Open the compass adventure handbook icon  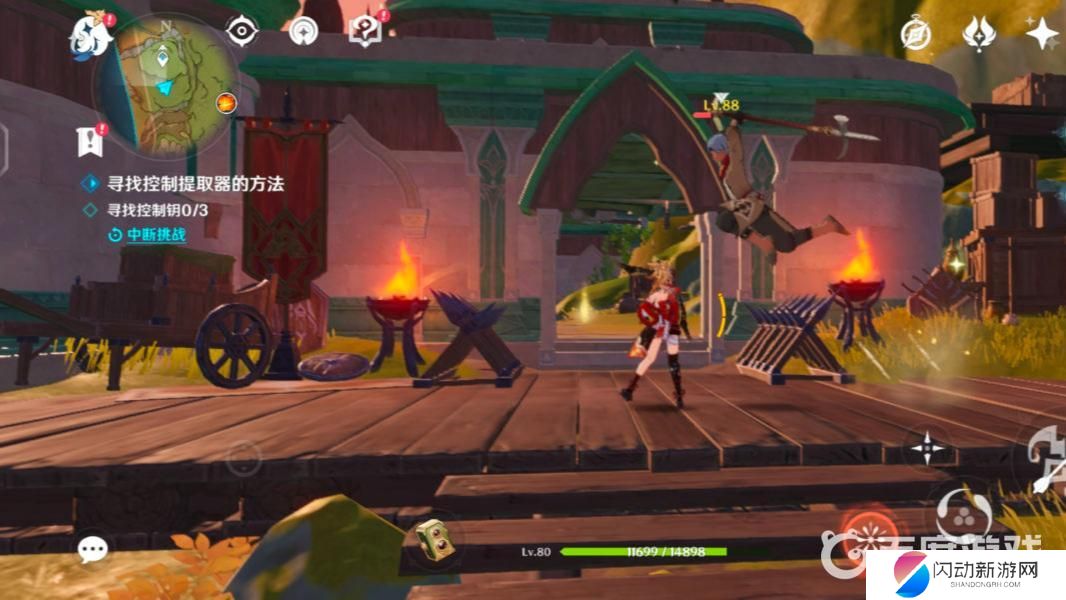click(x=915, y=35)
